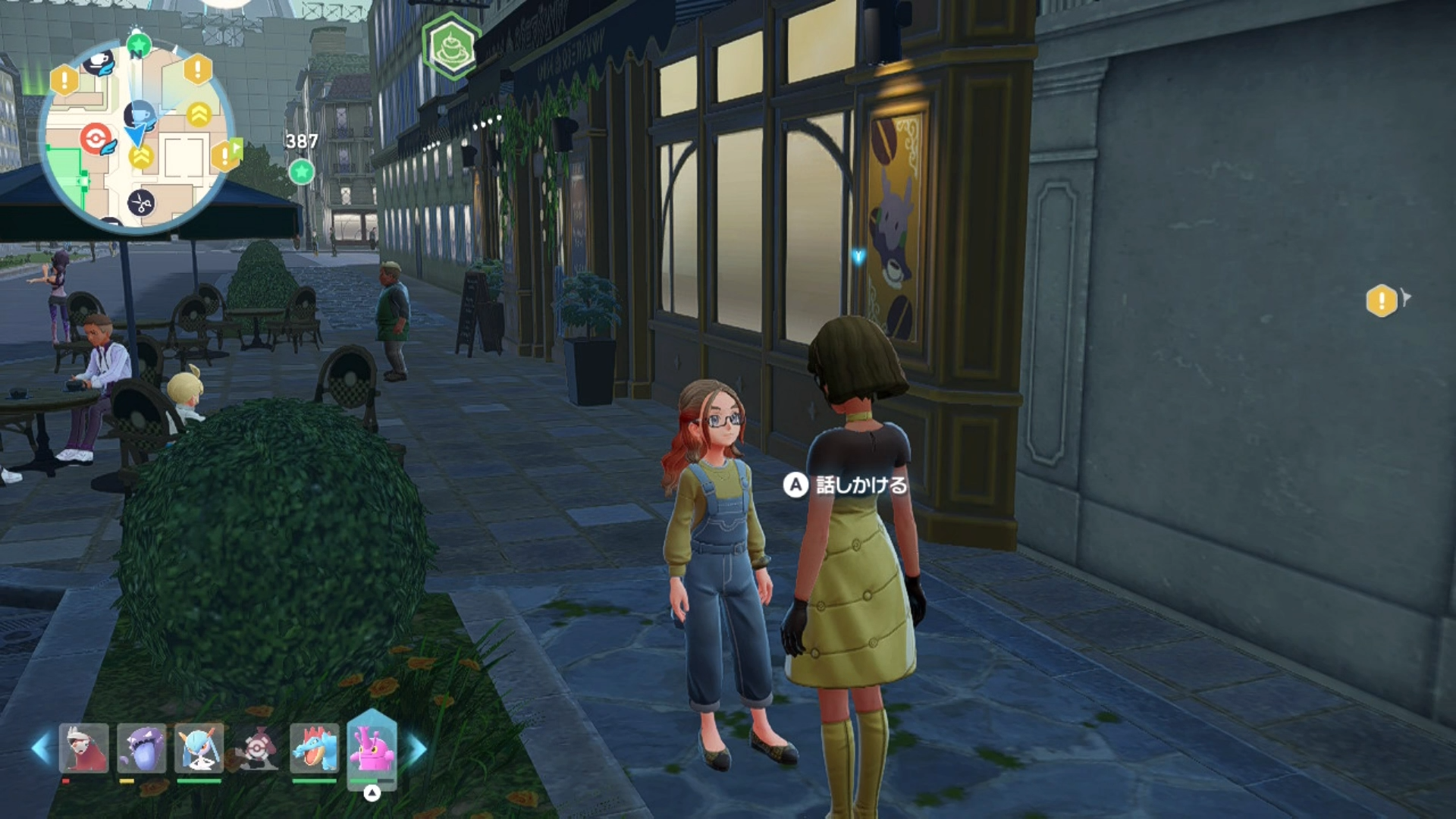Click the scissors salon icon on minimap
The image size is (1456, 819).
141,202
